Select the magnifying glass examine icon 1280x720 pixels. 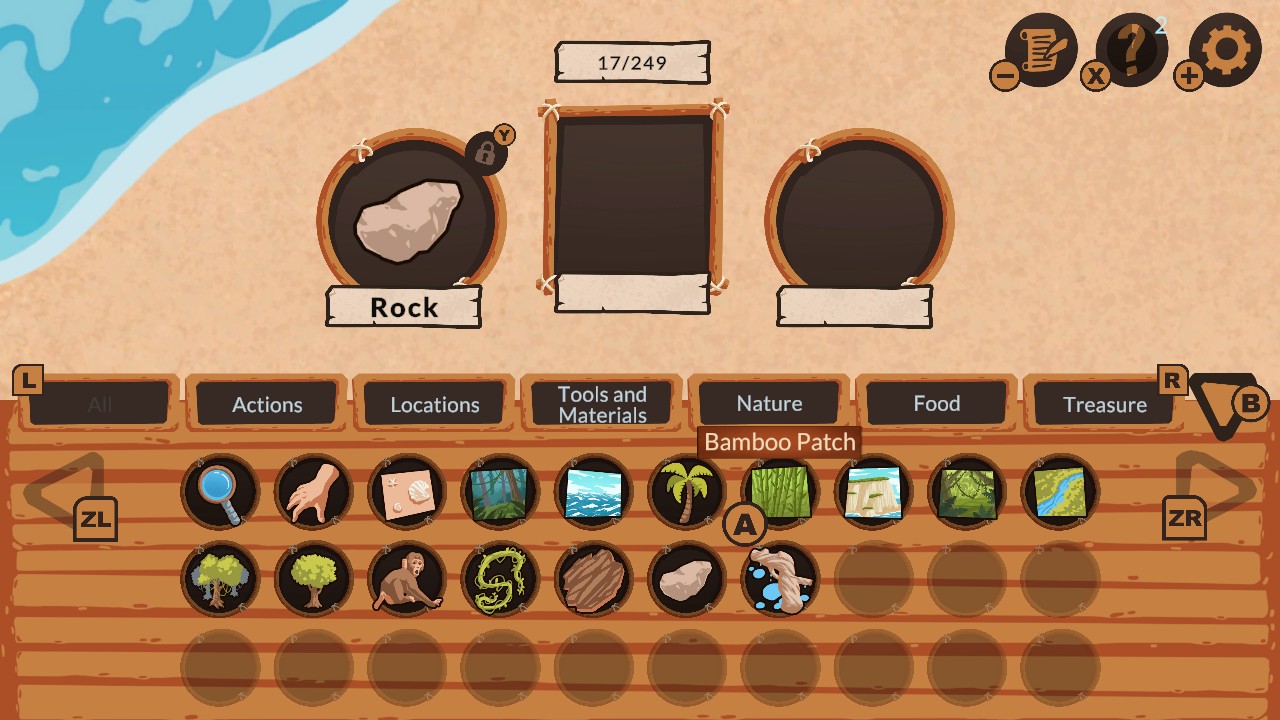pos(219,490)
